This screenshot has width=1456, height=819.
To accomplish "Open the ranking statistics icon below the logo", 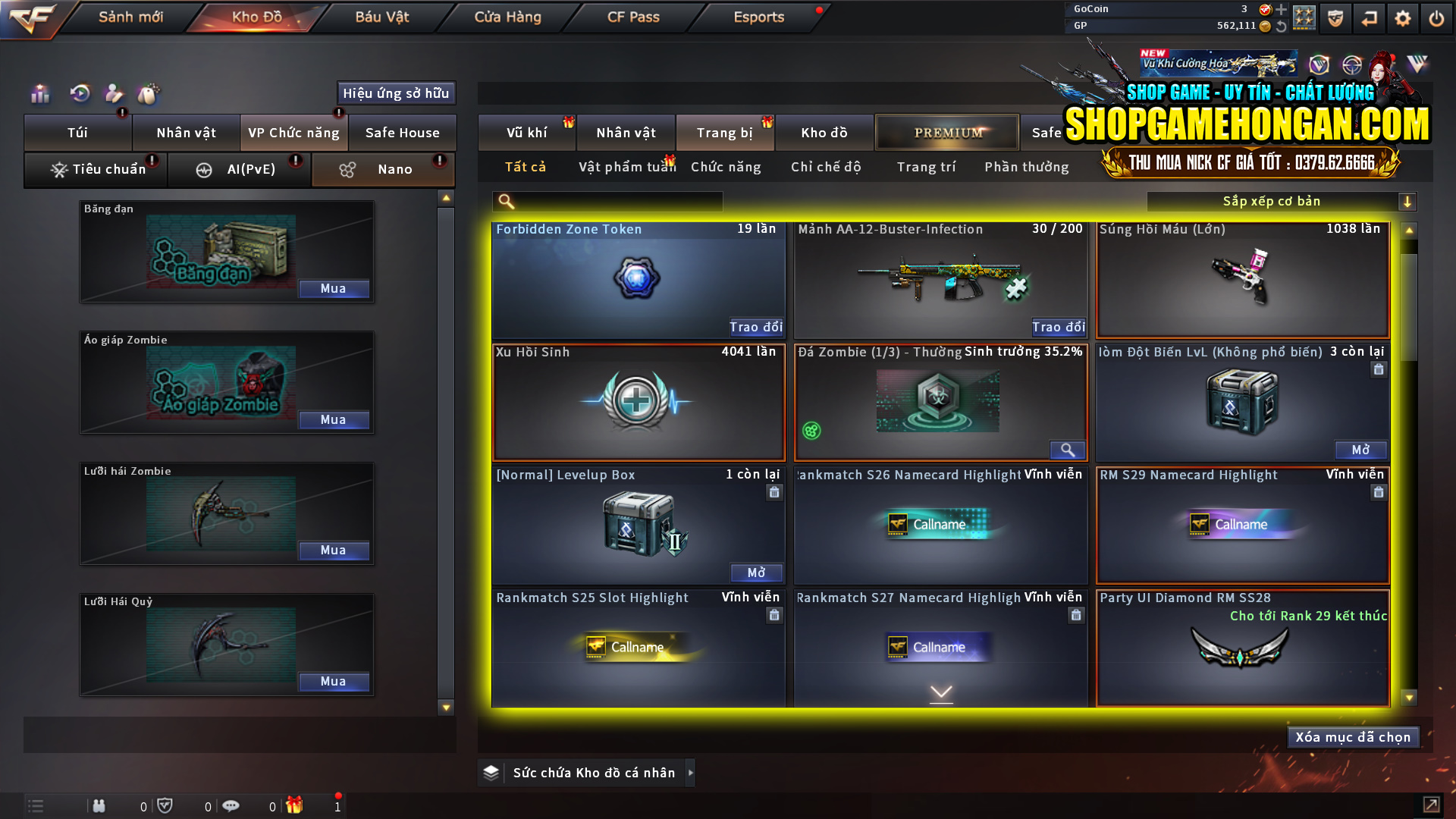I will point(40,93).
